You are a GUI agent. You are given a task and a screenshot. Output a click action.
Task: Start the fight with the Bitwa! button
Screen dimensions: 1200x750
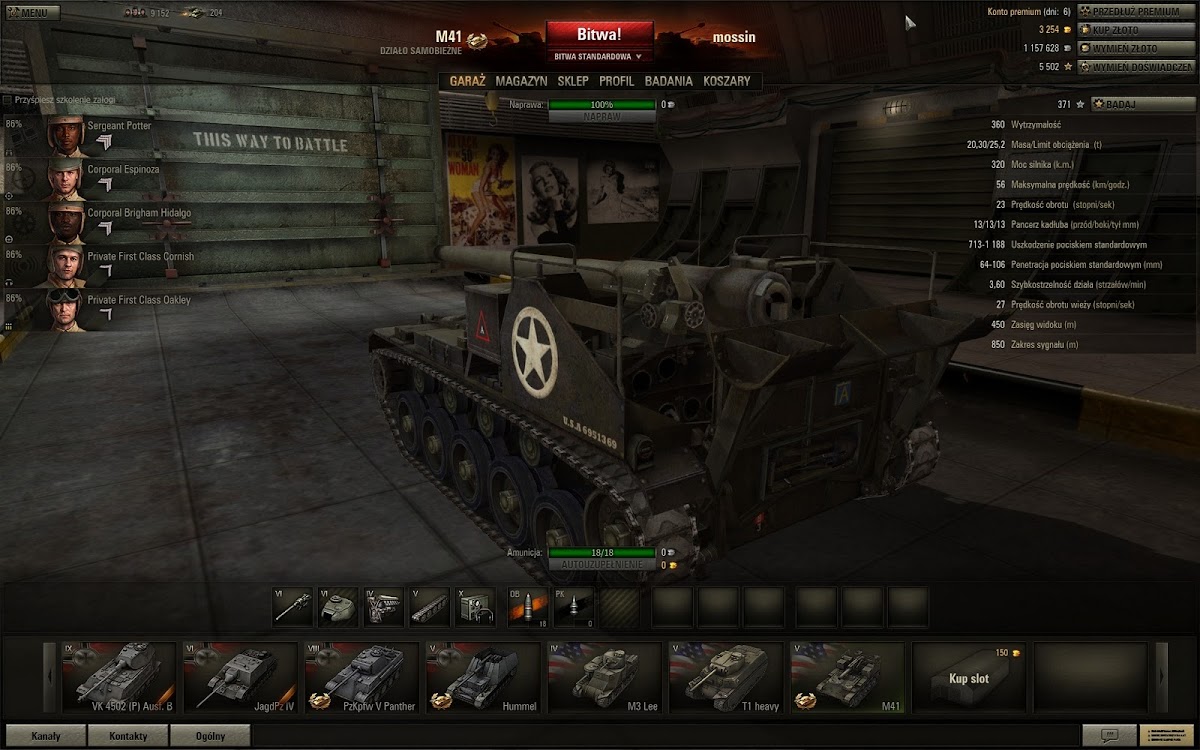[x=599, y=35]
